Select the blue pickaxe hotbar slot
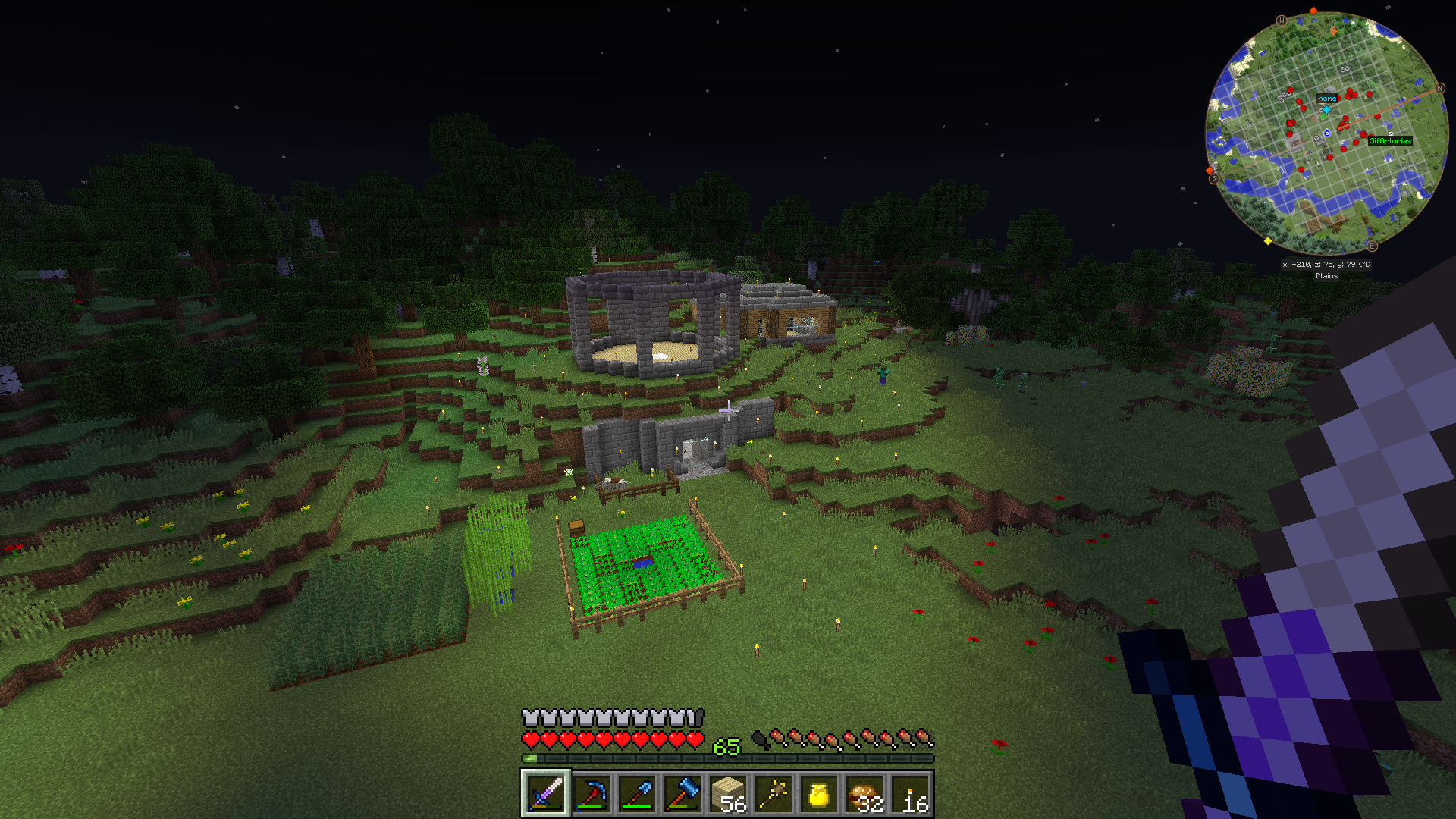 coord(591,793)
